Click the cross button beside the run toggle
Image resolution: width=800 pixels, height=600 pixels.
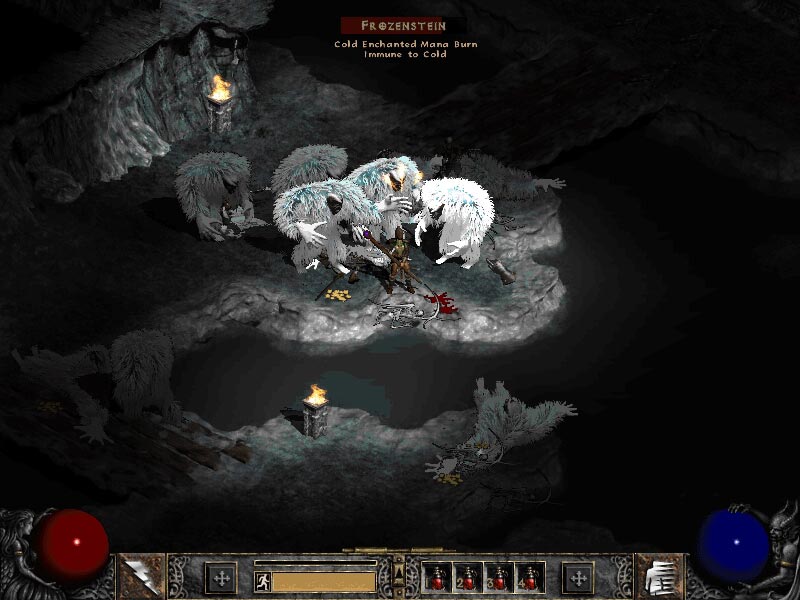pyautogui.click(x=221, y=578)
